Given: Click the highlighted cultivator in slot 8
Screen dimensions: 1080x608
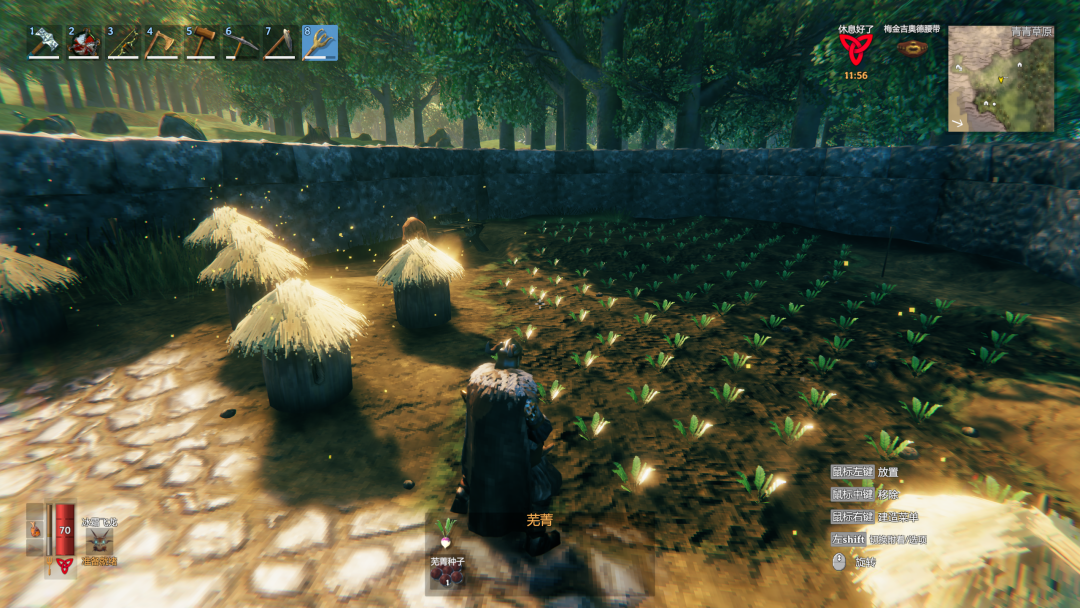Looking at the screenshot, I should [x=320, y=43].
